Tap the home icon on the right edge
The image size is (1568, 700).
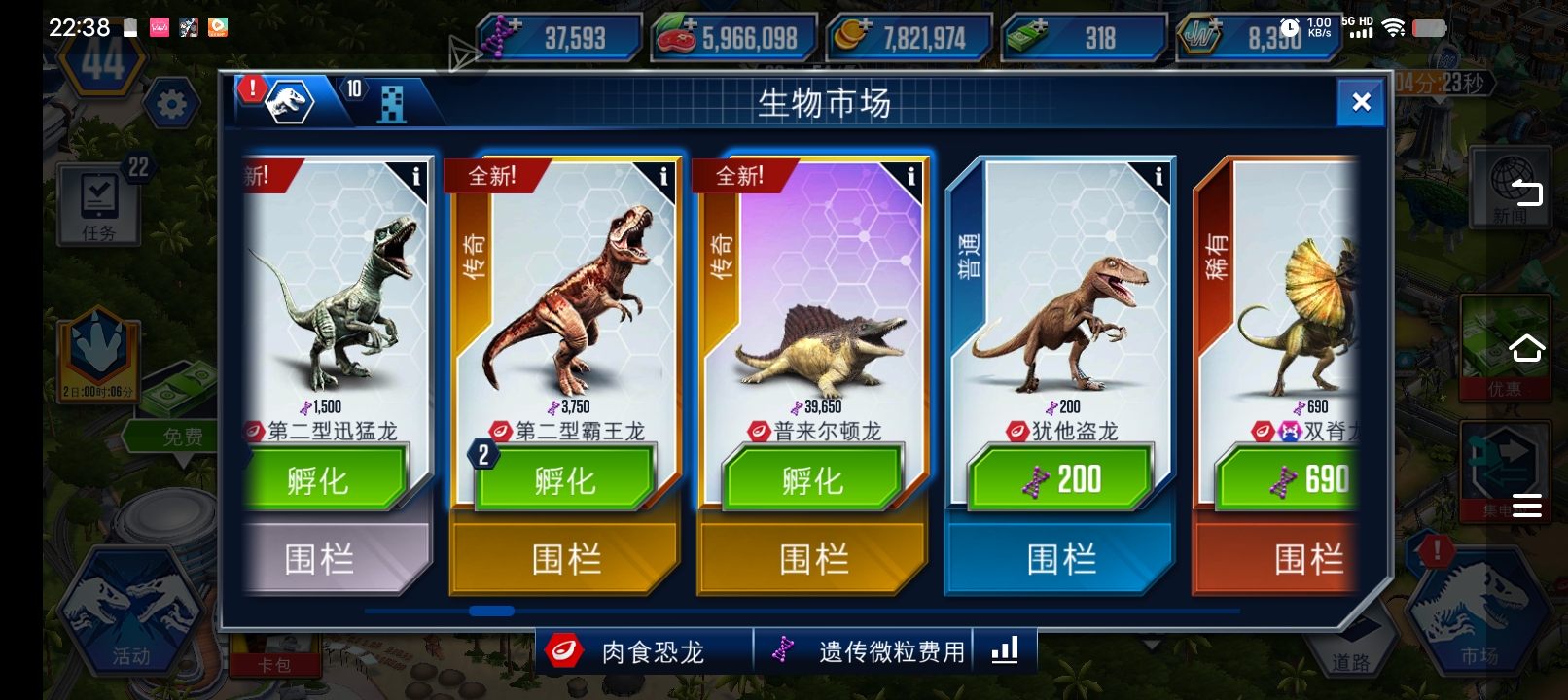click(1528, 347)
